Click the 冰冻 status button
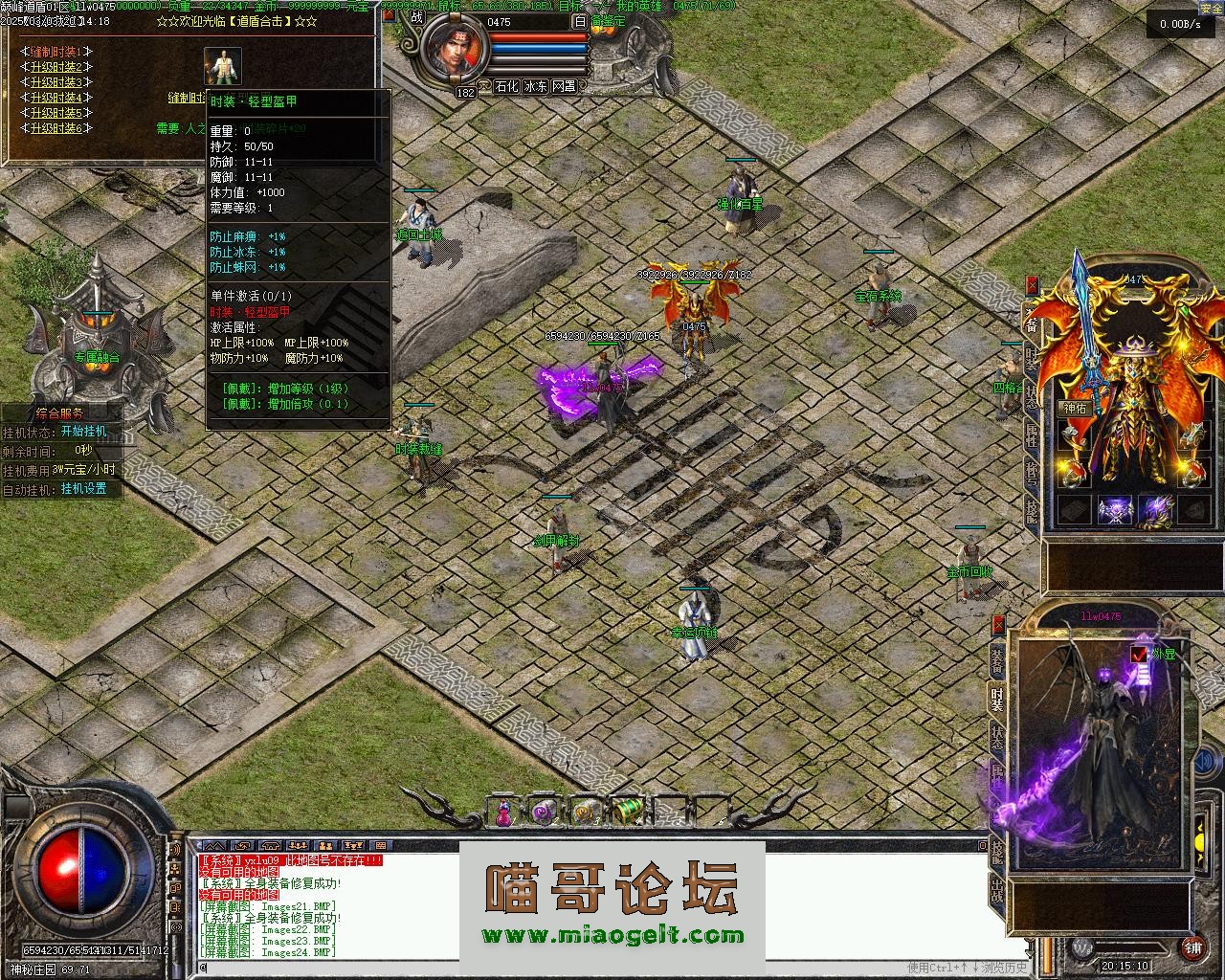 (535, 86)
